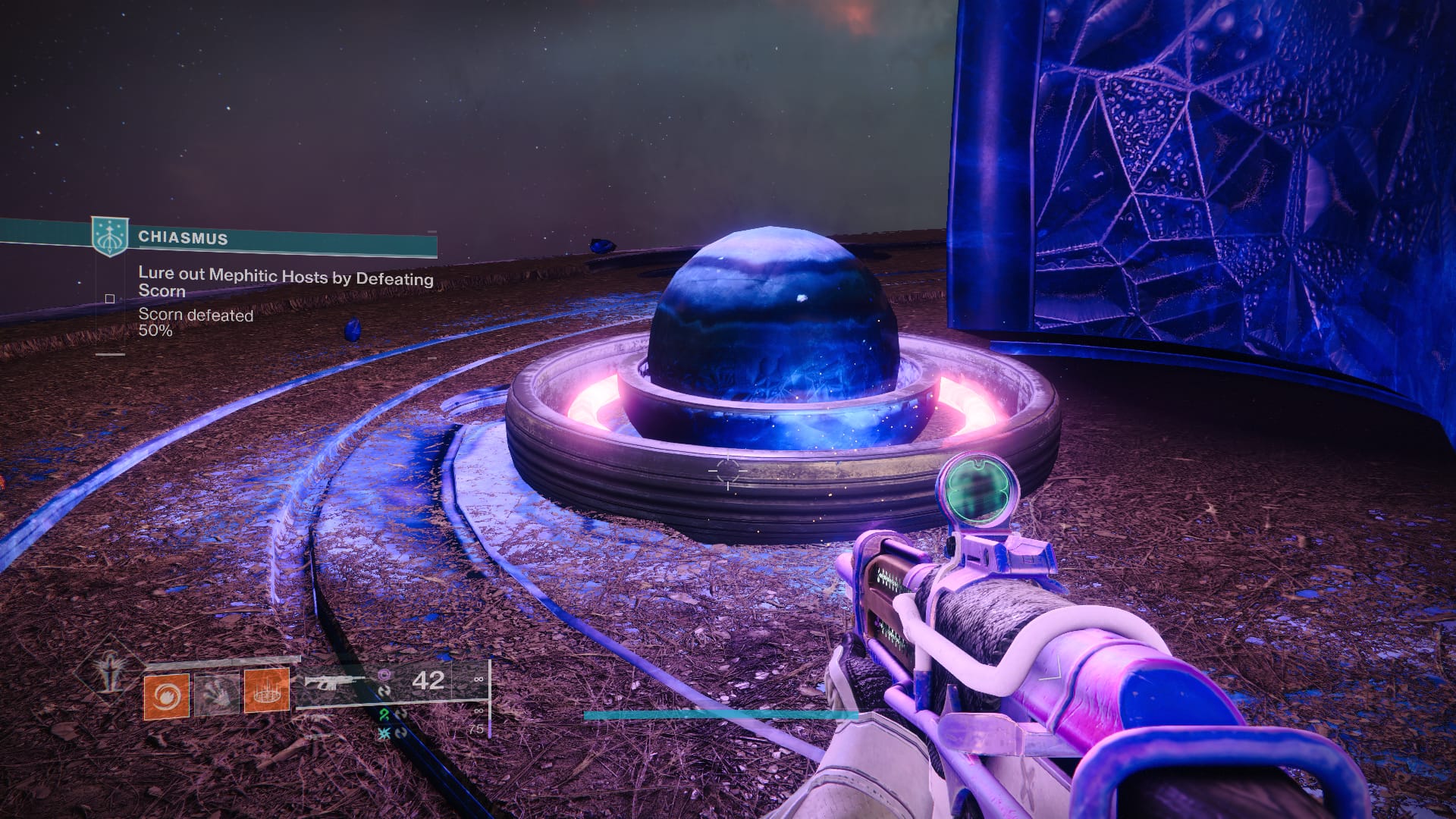Viewport: 1456px width, 819px height.
Task: Click the Chiasmus shield emblem icon
Action: click(109, 236)
